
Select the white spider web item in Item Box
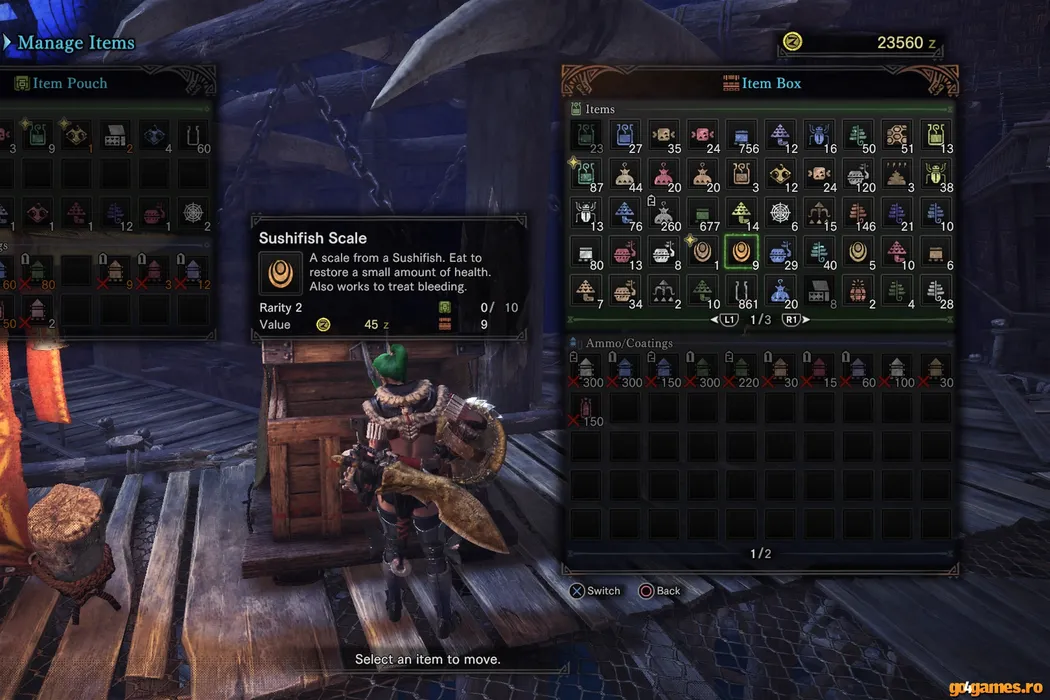pyautogui.click(x=781, y=213)
